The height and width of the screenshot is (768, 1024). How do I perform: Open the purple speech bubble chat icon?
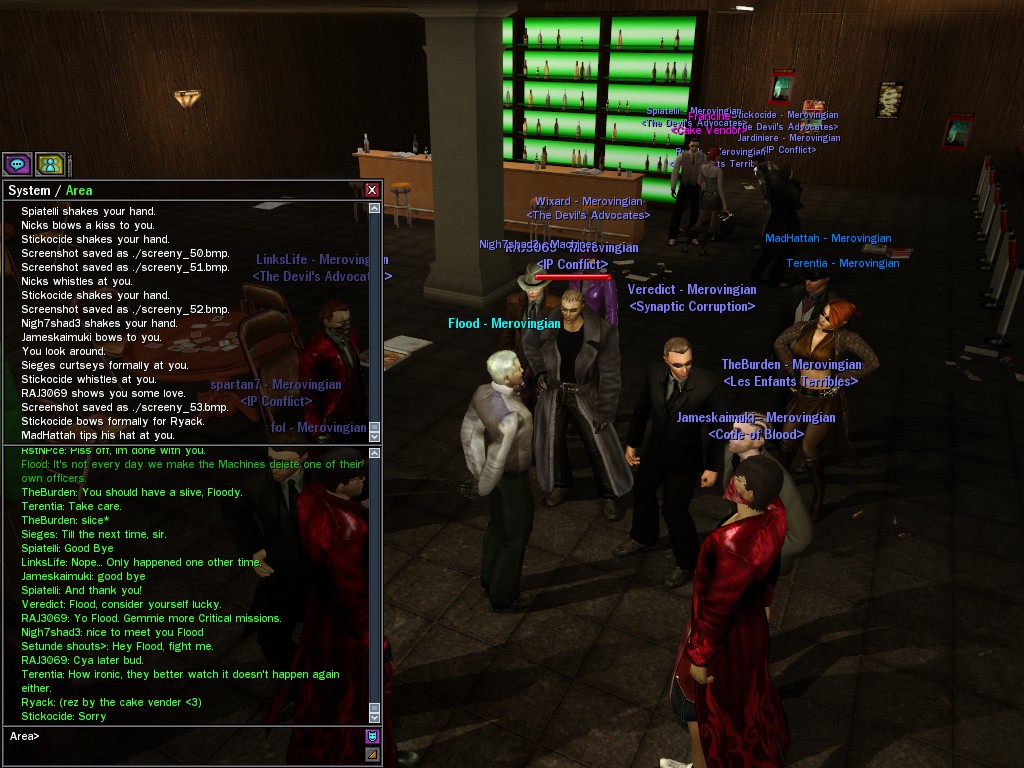17,164
